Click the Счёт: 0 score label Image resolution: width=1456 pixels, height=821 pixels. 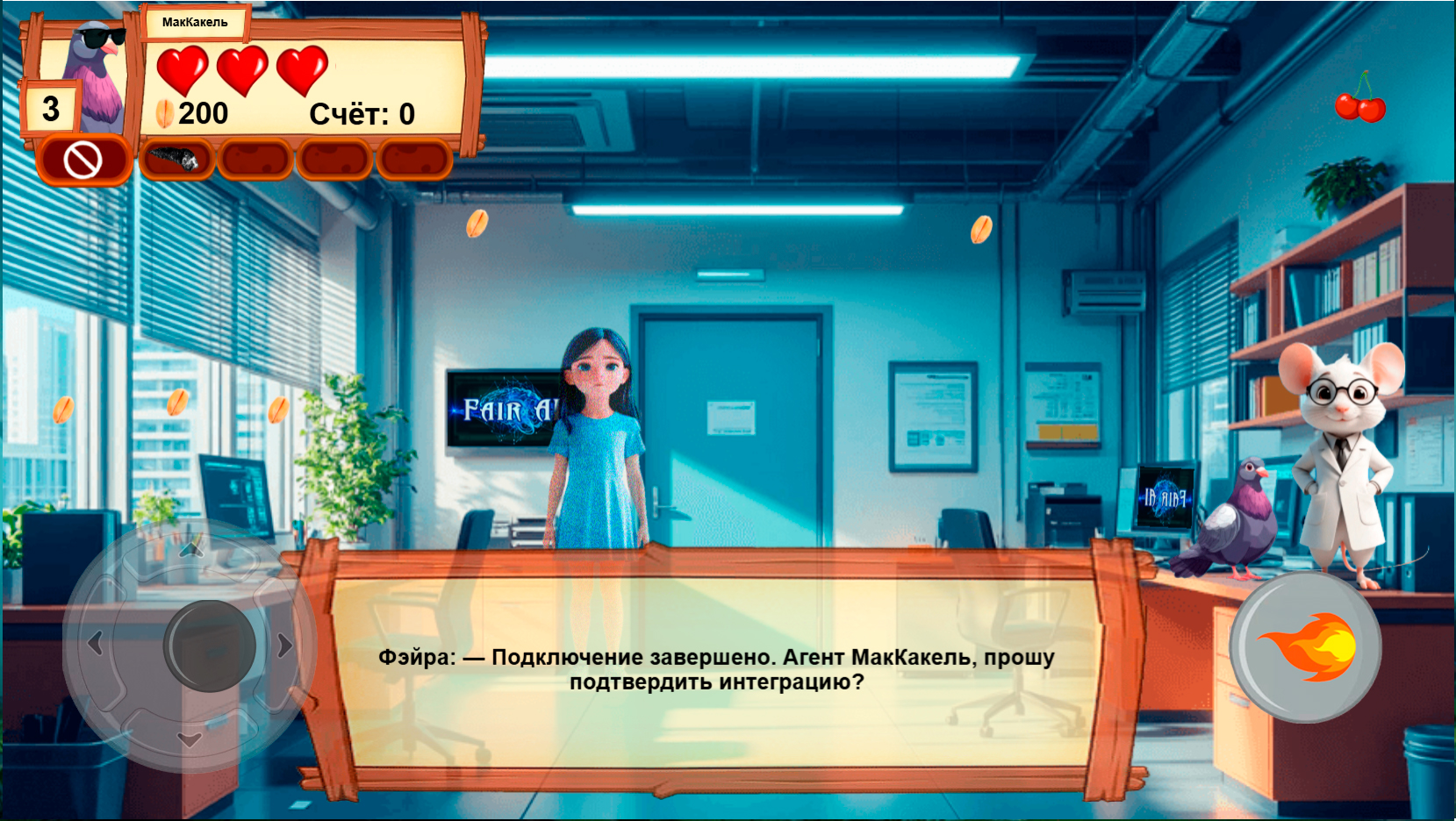[362, 112]
